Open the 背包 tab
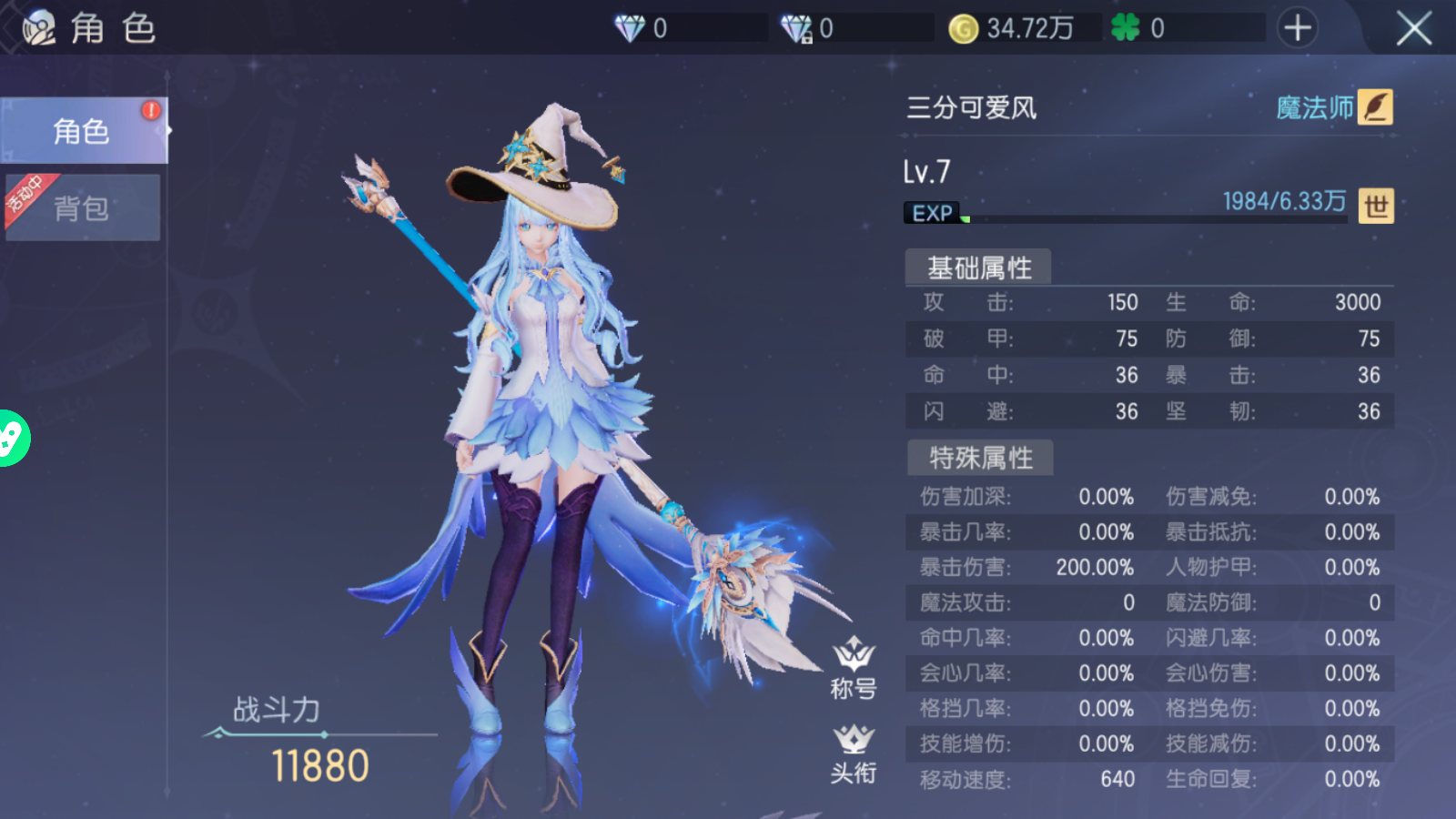Viewport: 1456px width, 819px height. tap(82, 208)
